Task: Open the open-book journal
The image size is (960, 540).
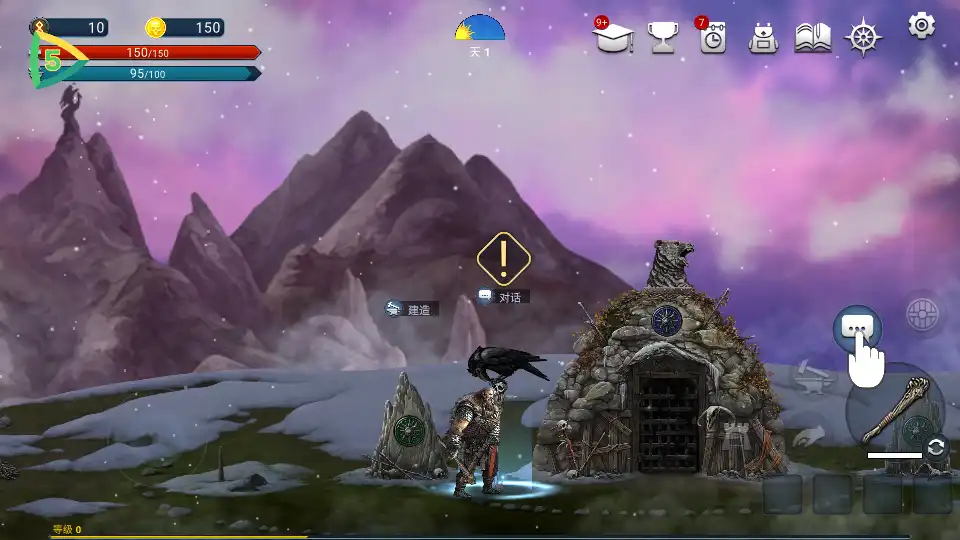Action: [x=813, y=38]
